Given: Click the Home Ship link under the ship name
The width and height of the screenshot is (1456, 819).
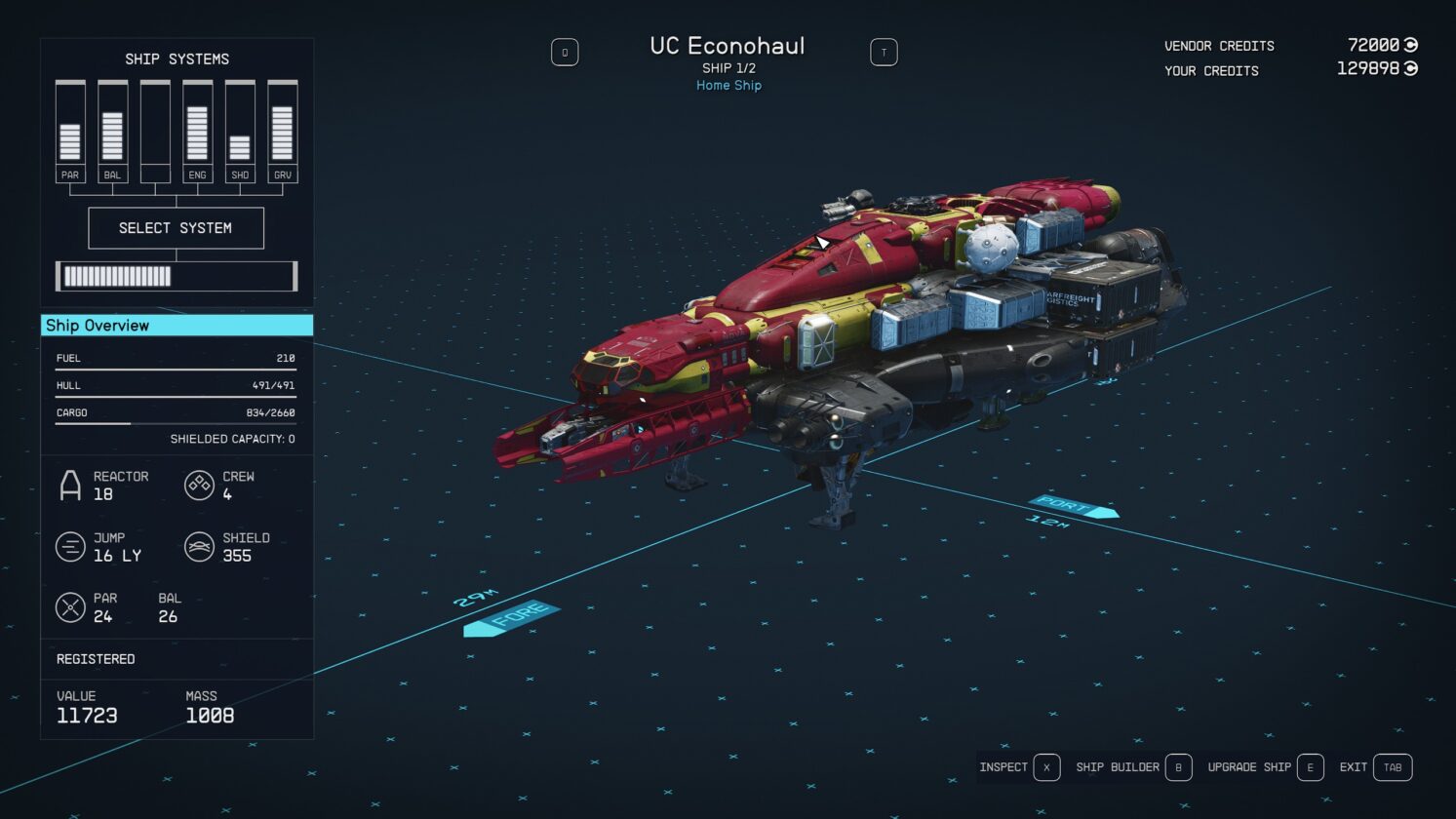Looking at the screenshot, I should coord(728,85).
